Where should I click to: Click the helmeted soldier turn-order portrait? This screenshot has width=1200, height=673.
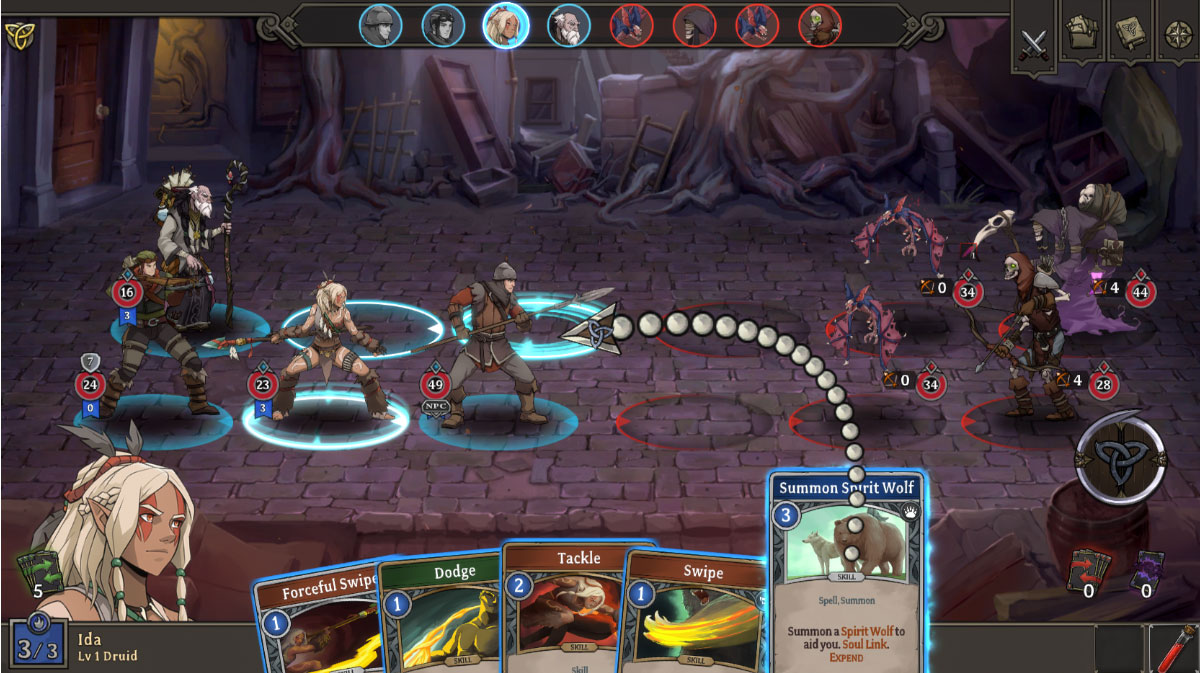coord(381,25)
